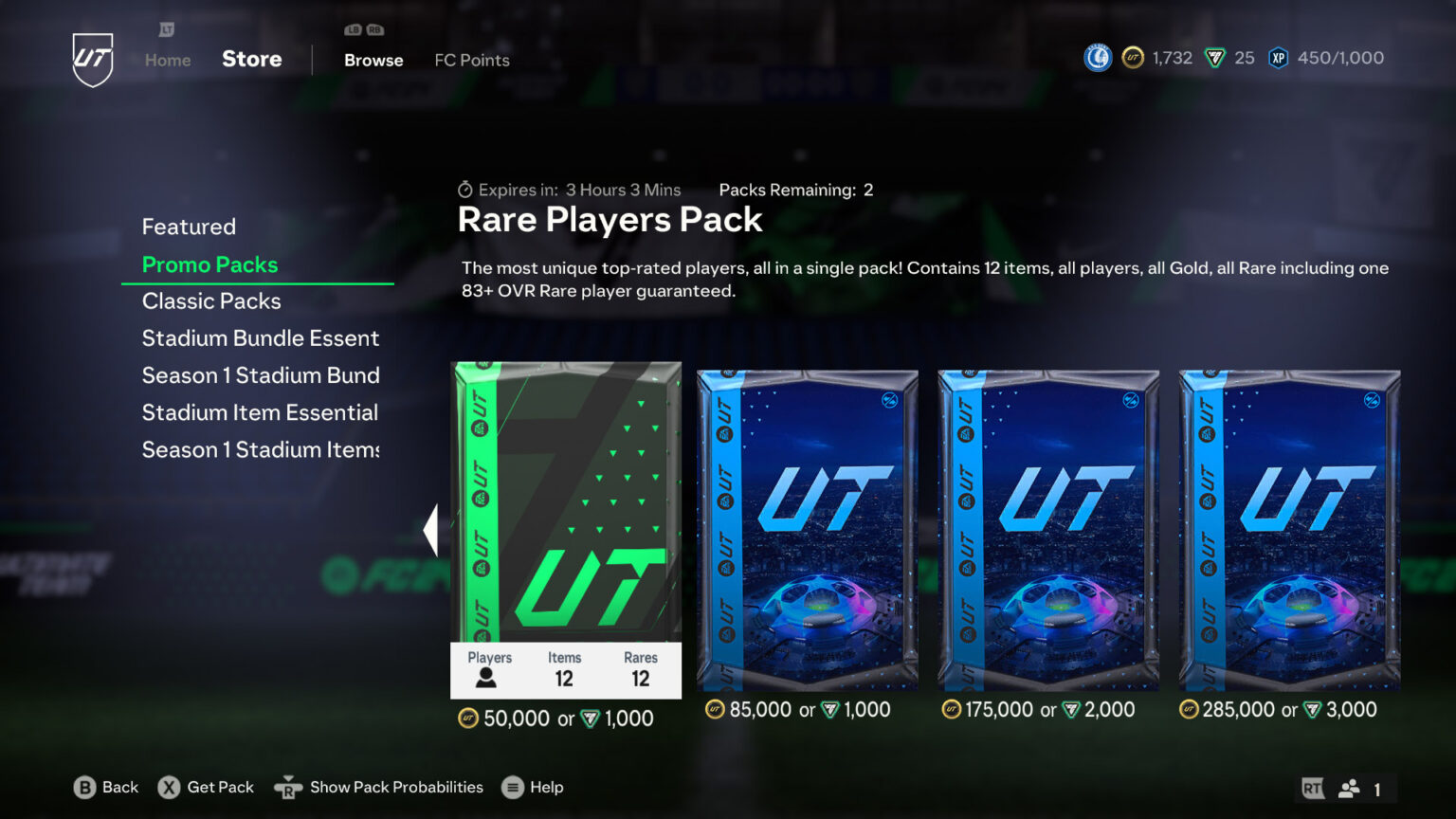Click the clock icon next to Expires in

point(464,190)
